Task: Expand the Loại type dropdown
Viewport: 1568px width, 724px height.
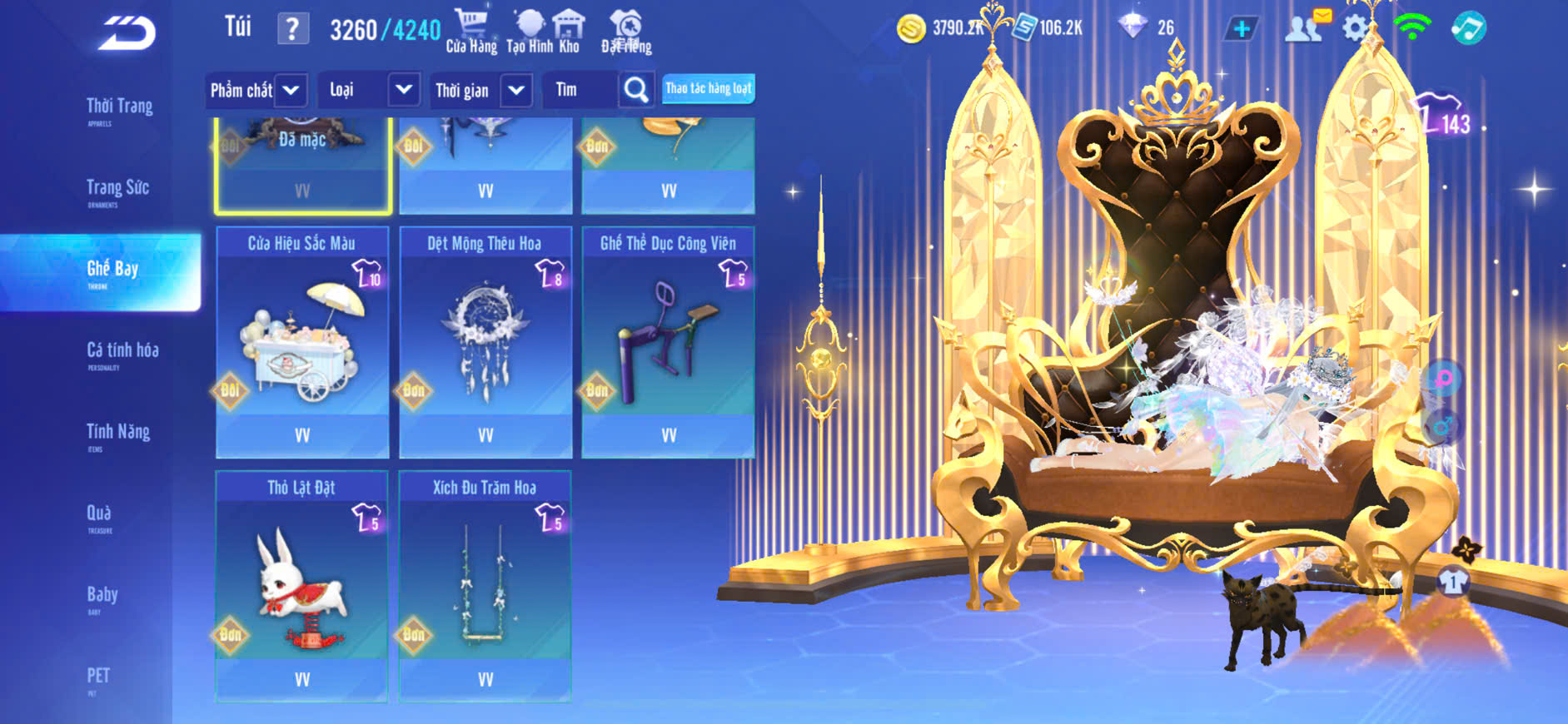Action: [368, 90]
